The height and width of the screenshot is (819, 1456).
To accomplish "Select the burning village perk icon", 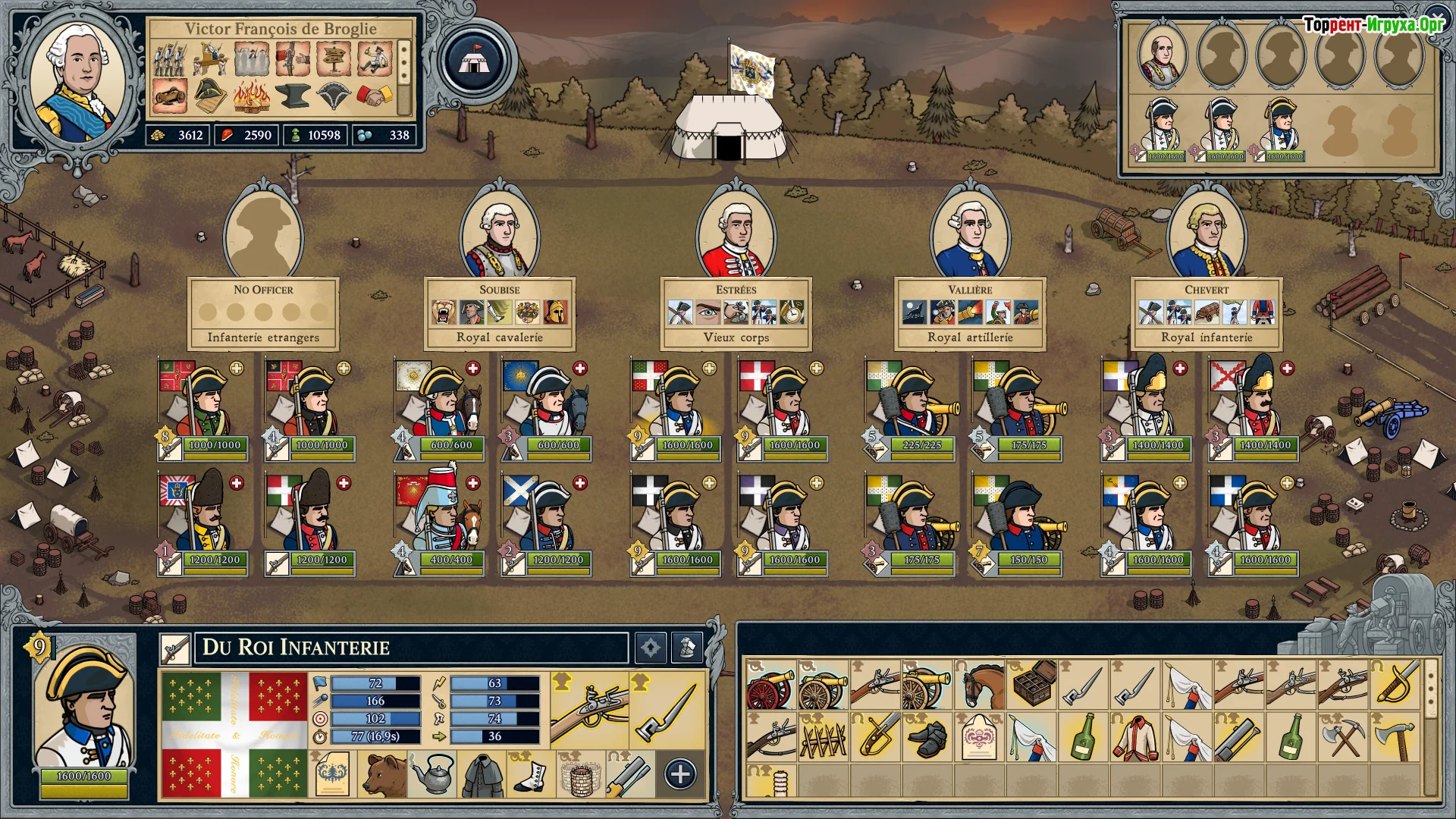I will click(251, 96).
